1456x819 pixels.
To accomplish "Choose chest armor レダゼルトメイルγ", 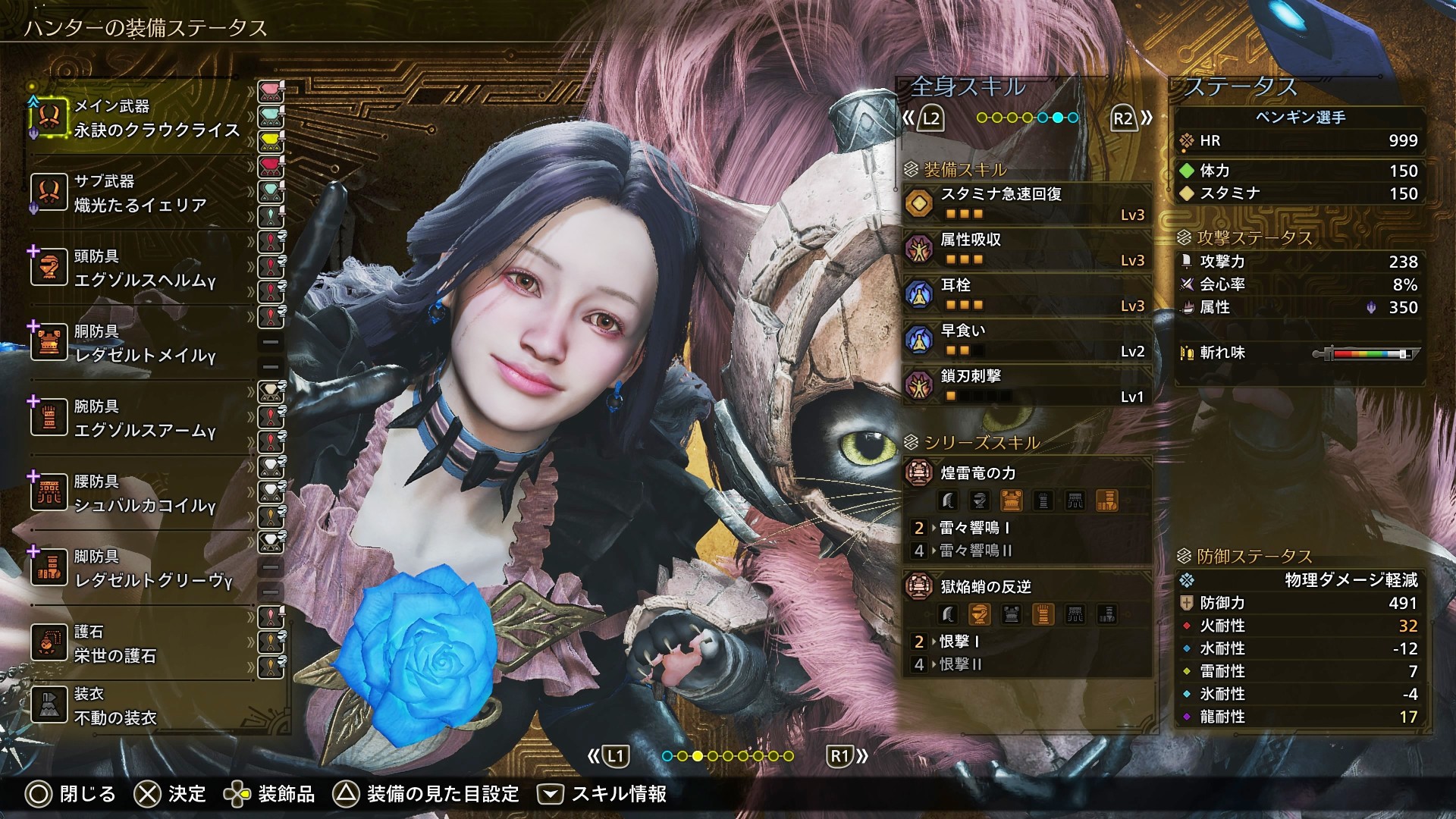I will tap(144, 344).
